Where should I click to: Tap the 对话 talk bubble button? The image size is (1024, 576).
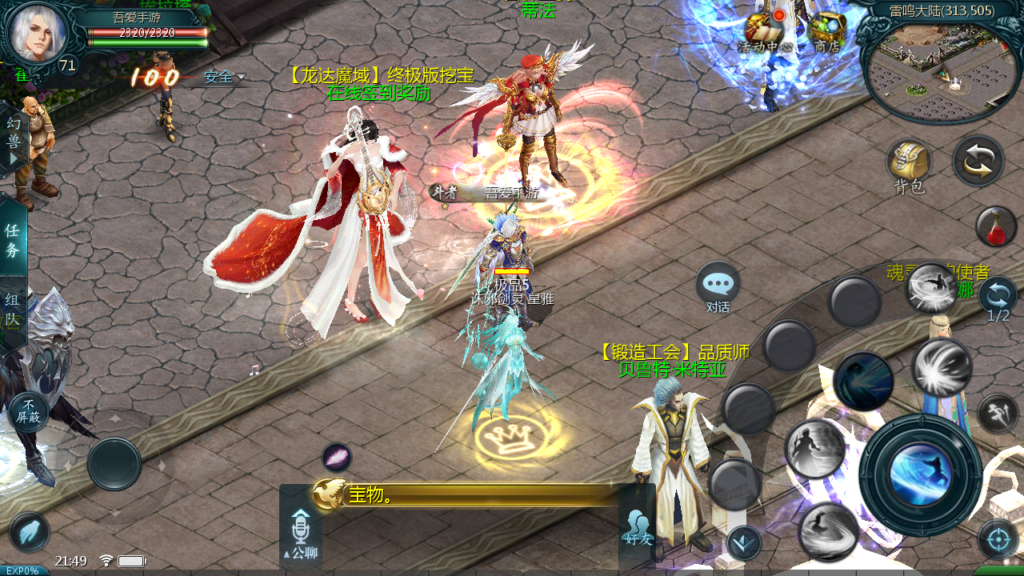[x=718, y=287]
